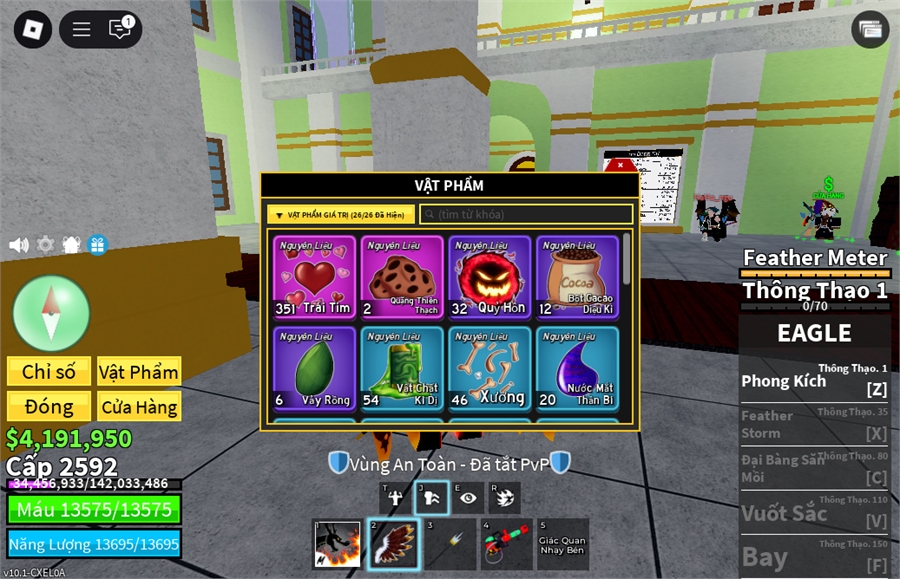The image size is (900, 579).
Task: Open the Cửa Hàng shop
Action: tap(139, 407)
